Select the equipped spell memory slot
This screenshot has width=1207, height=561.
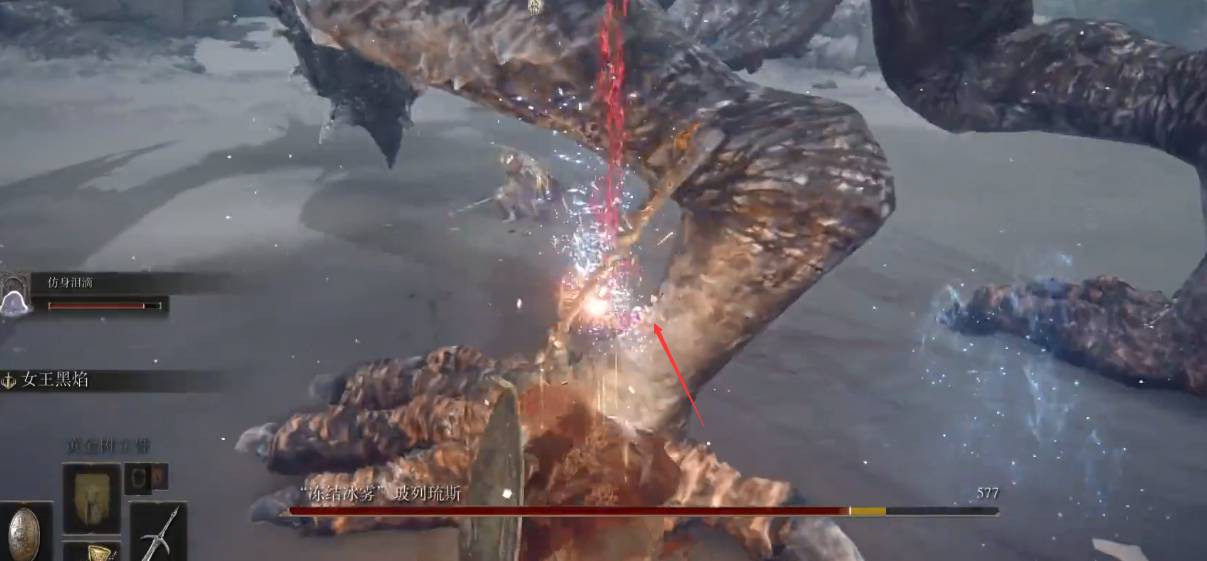click(x=91, y=497)
